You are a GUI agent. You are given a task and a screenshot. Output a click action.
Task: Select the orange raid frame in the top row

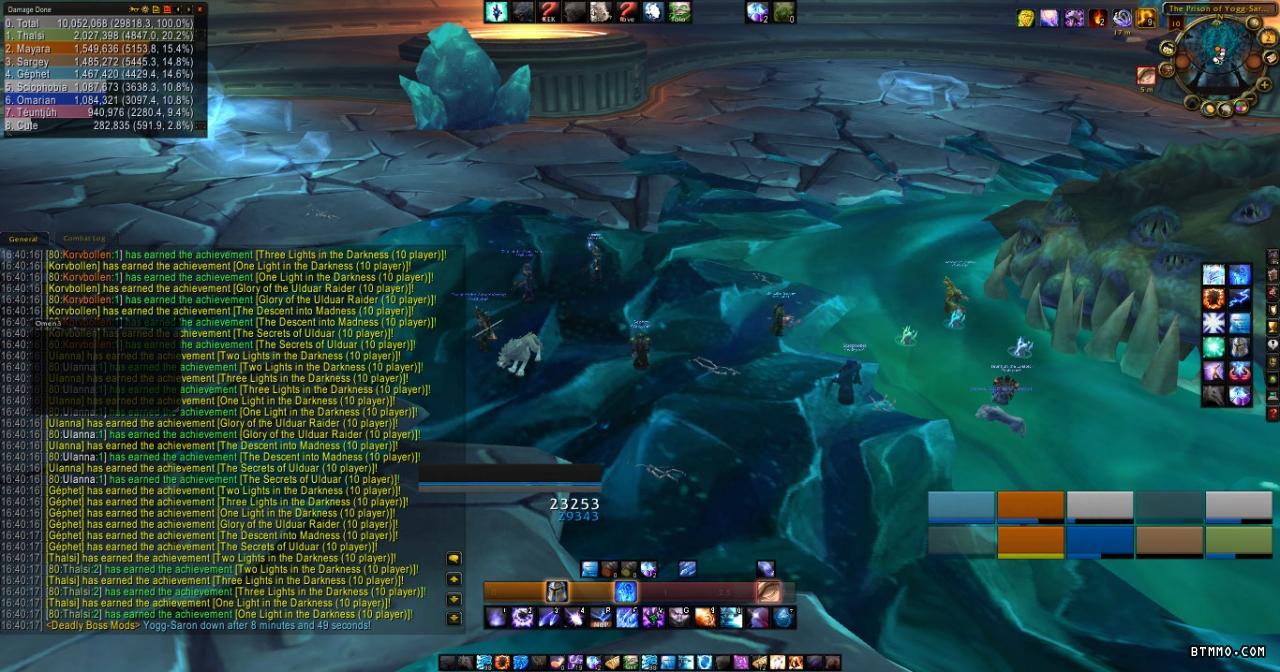[x=1030, y=507]
